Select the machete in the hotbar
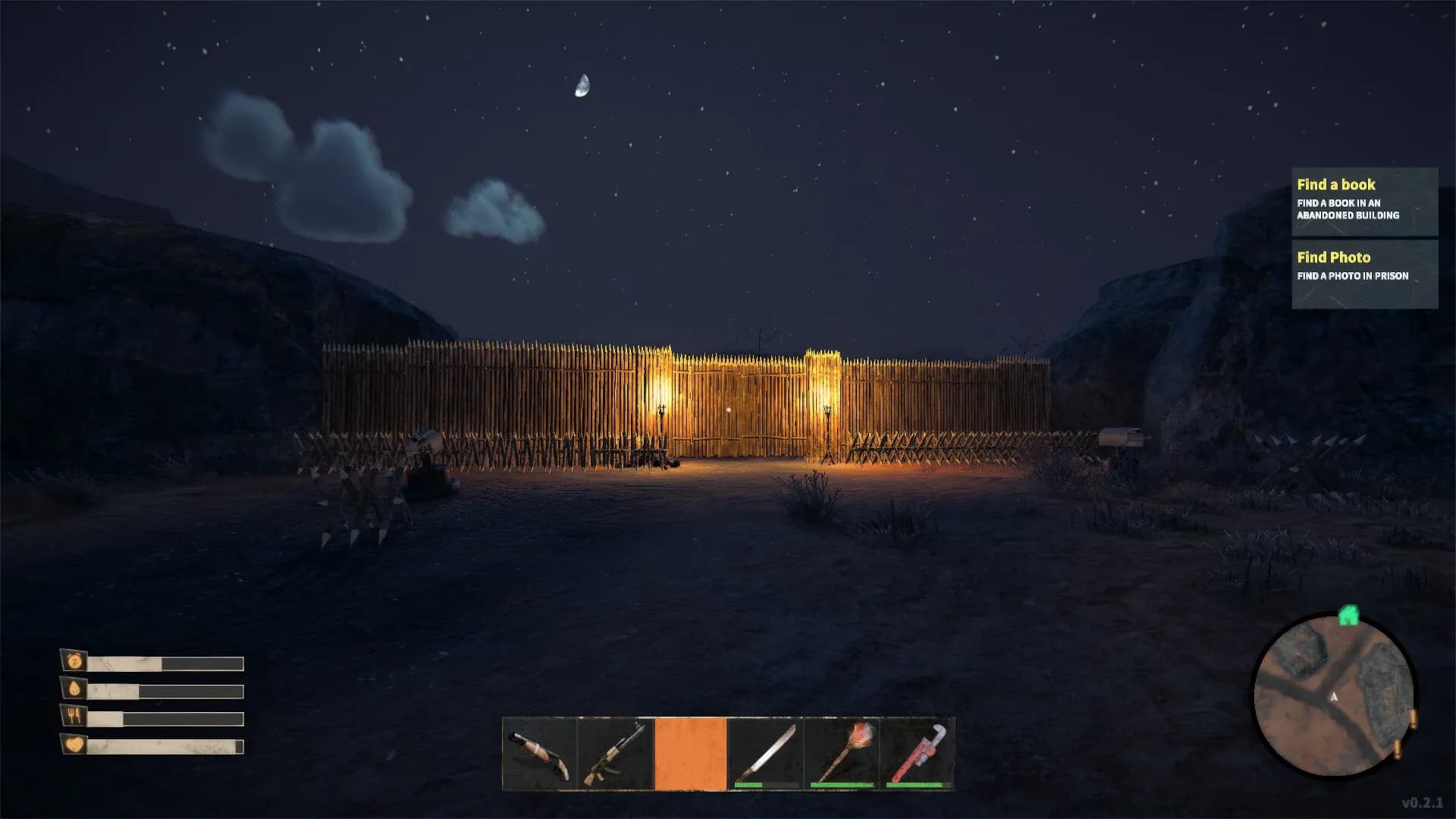This screenshot has height=819, width=1456. coord(766,754)
